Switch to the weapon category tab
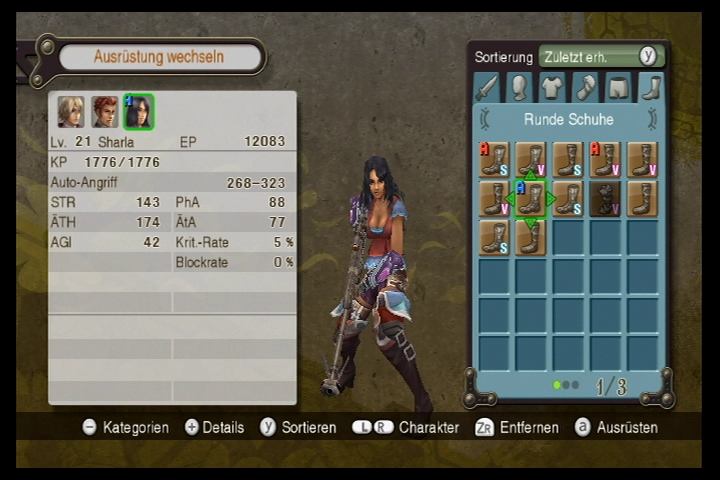This screenshot has width=720, height=480. [486, 87]
